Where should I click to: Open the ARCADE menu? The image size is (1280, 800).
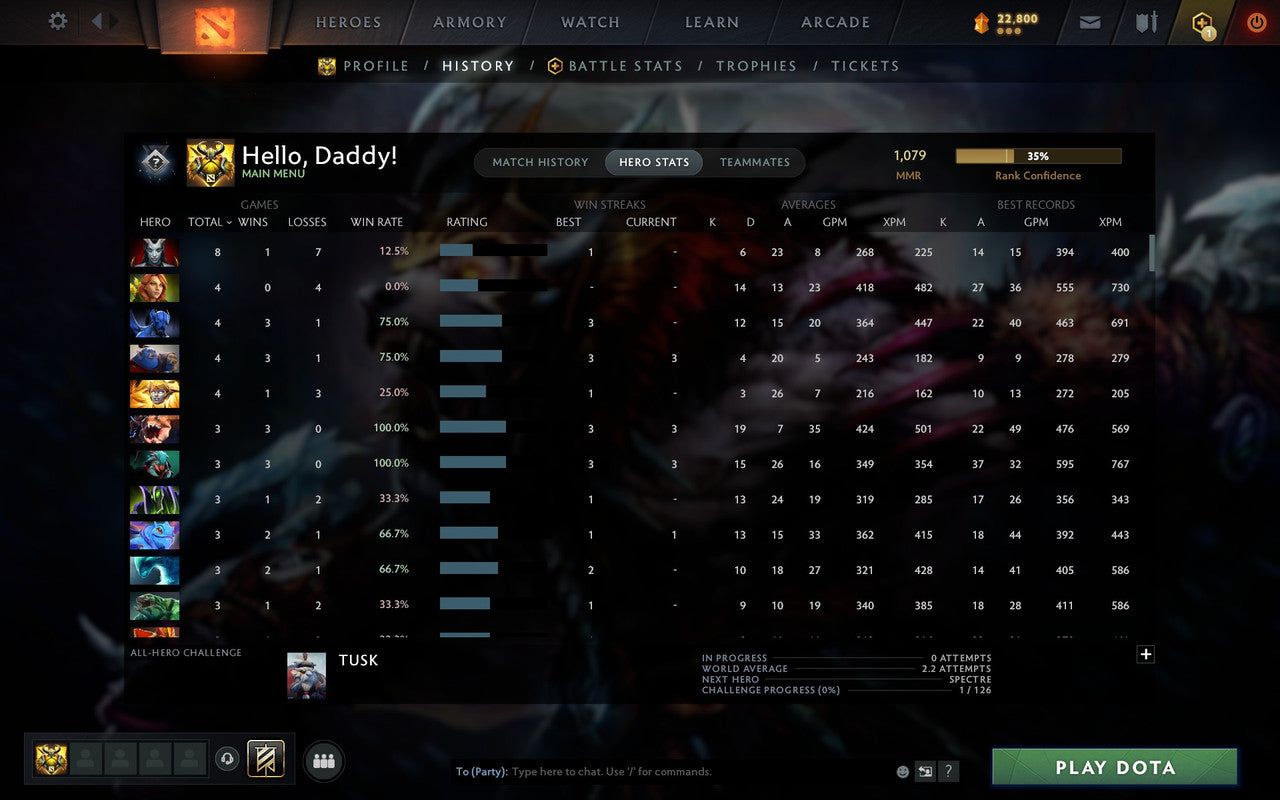[x=835, y=22]
